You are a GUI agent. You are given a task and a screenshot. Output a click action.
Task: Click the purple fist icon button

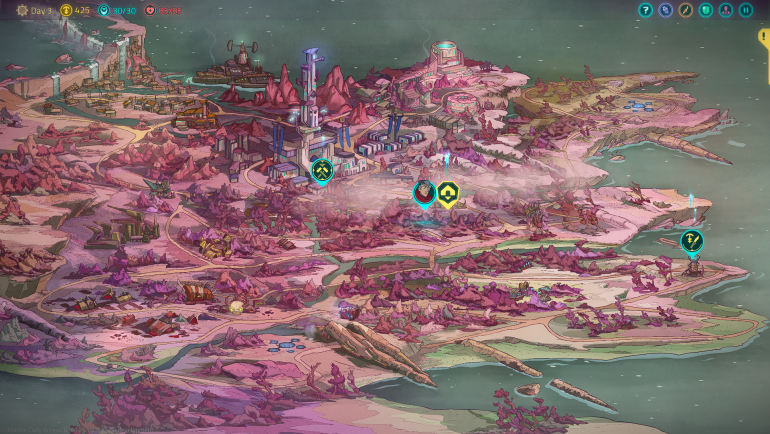pyautogui.click(x=665, y=10)
